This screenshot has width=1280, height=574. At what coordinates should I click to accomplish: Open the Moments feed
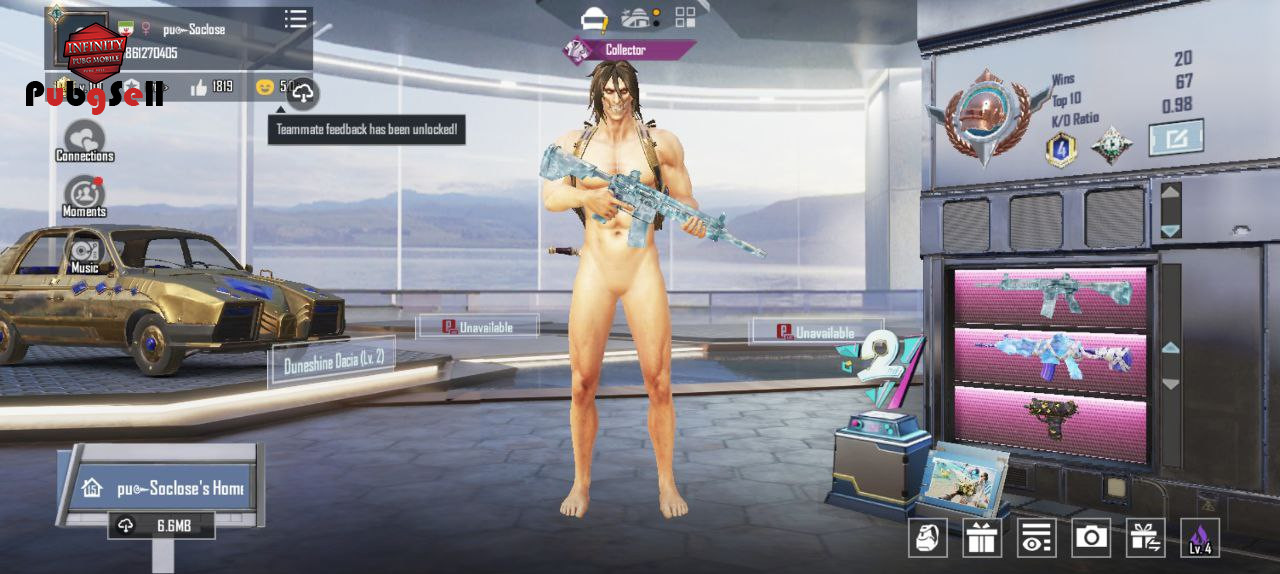[x=84, y=195]
